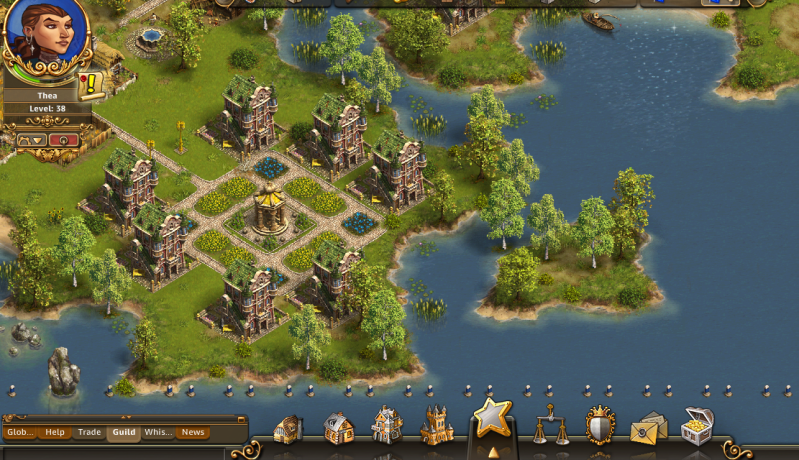
Task: Open the mail envelopes inbox
Action: tap(648, 427)
